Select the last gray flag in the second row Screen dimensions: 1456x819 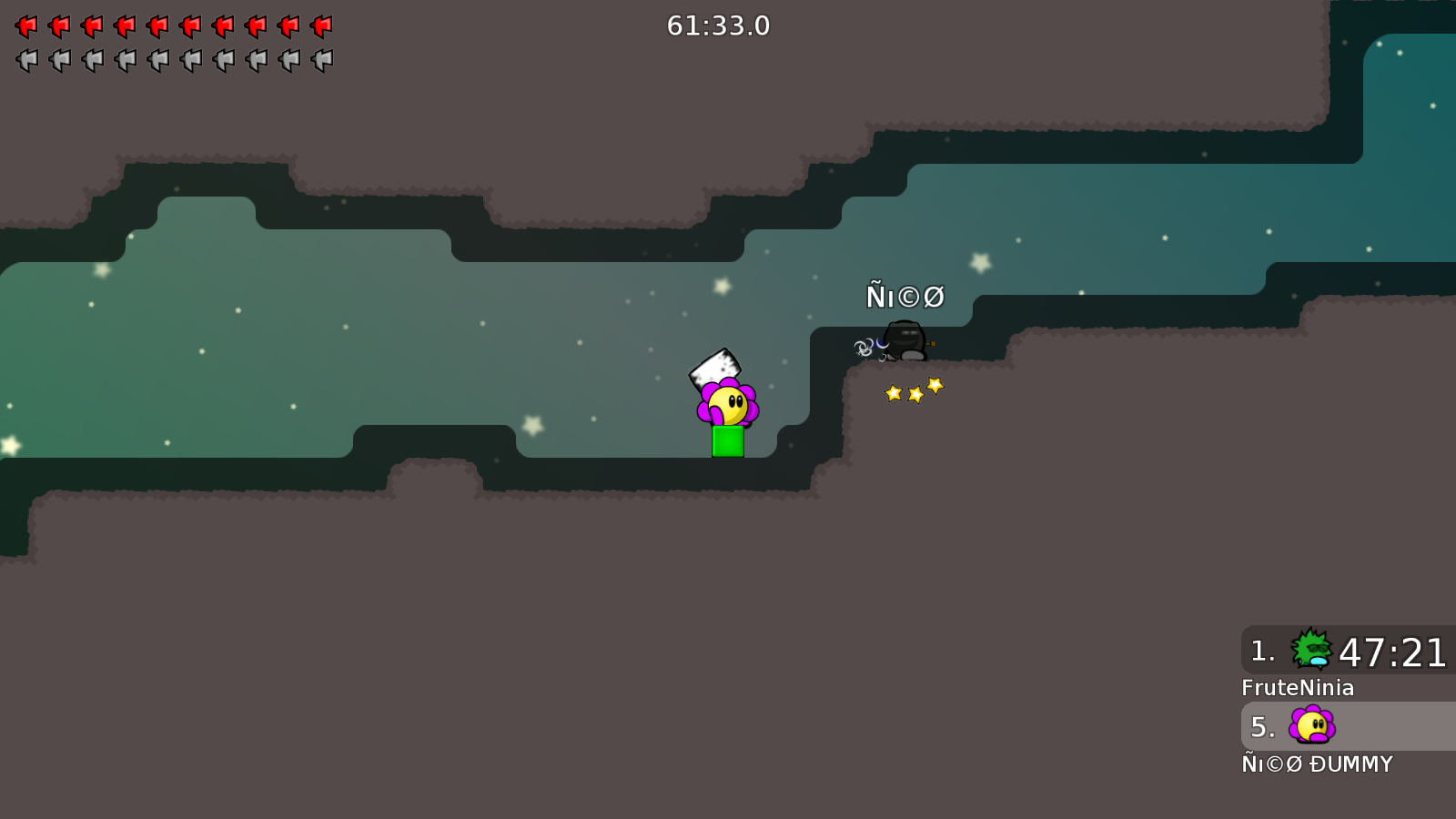(x=323, y=61)
